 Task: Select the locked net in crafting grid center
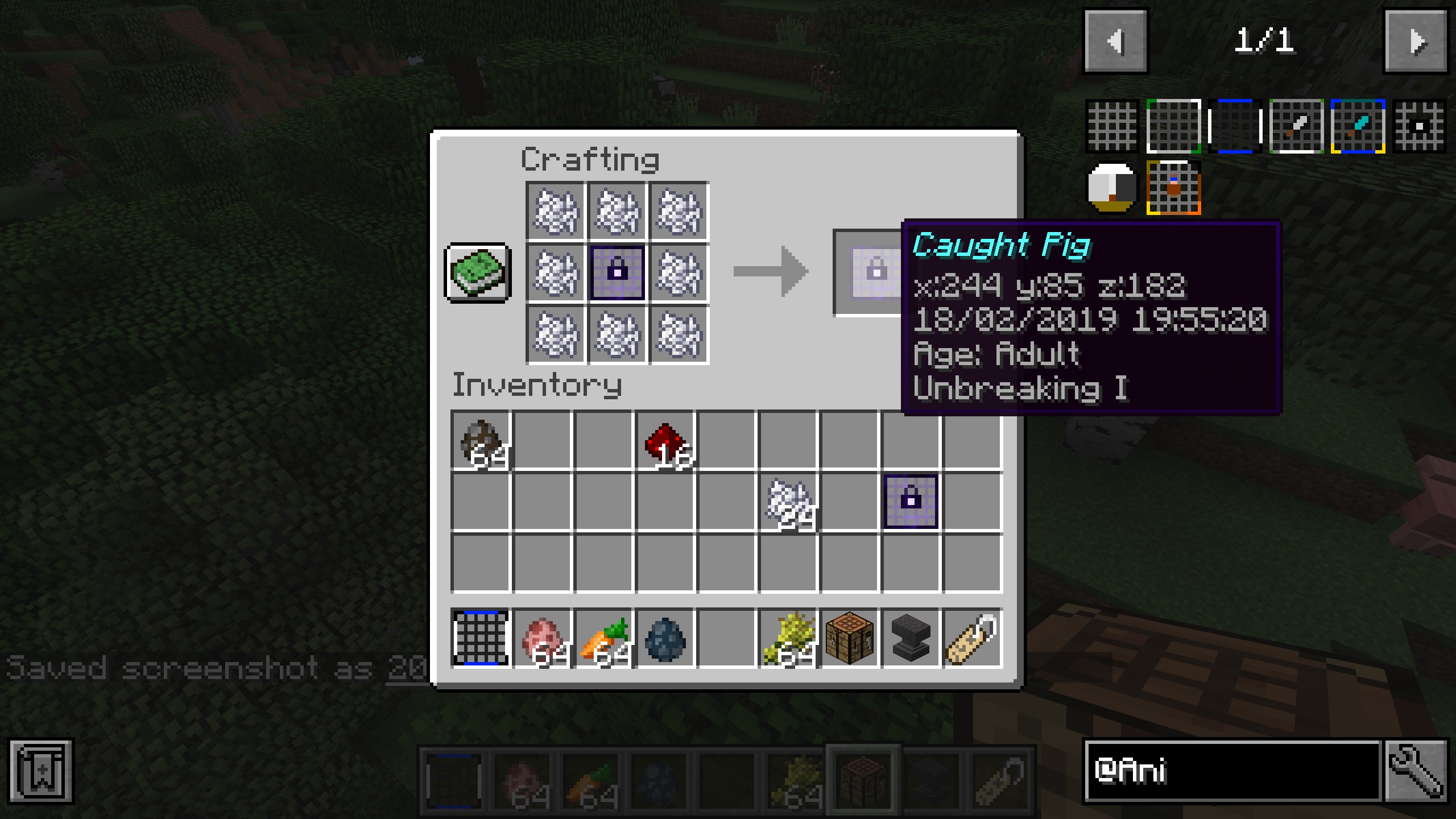(617, 272)
